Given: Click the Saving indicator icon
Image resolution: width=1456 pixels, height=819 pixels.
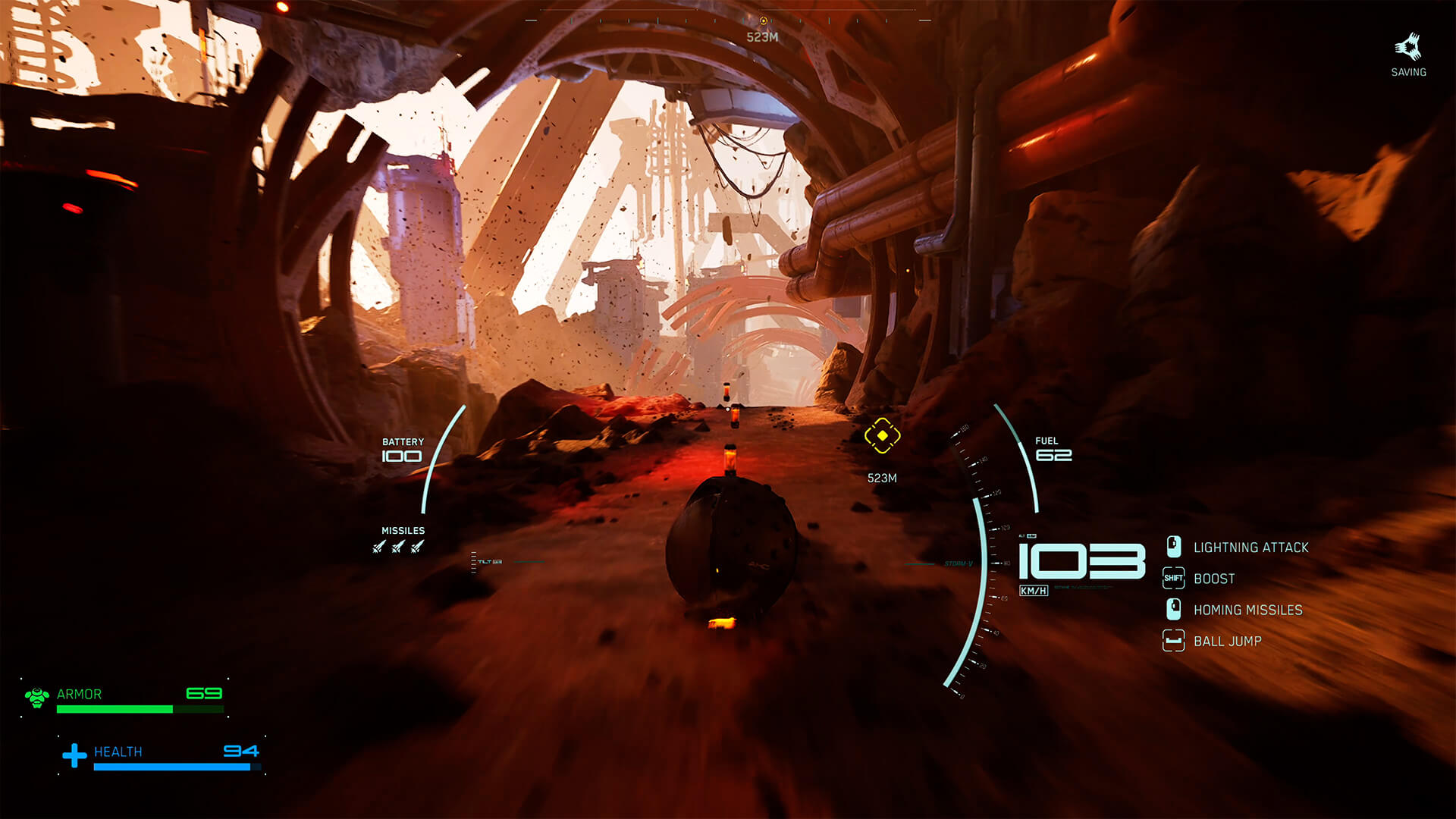Looking at the screenshot, I should [x=1408, y=48].
